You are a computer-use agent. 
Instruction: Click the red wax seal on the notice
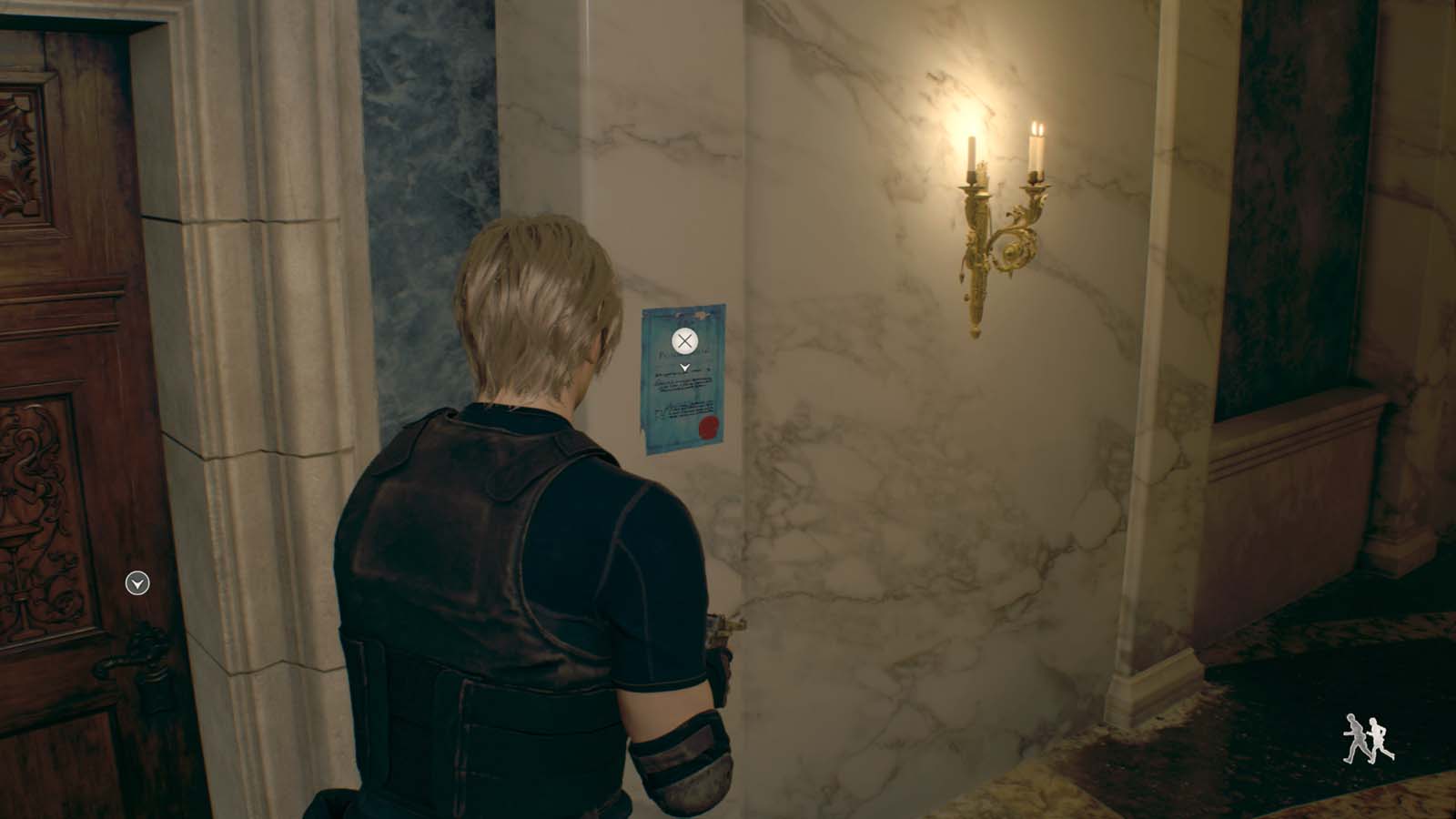pyautogui.click(x=708, y=427)
